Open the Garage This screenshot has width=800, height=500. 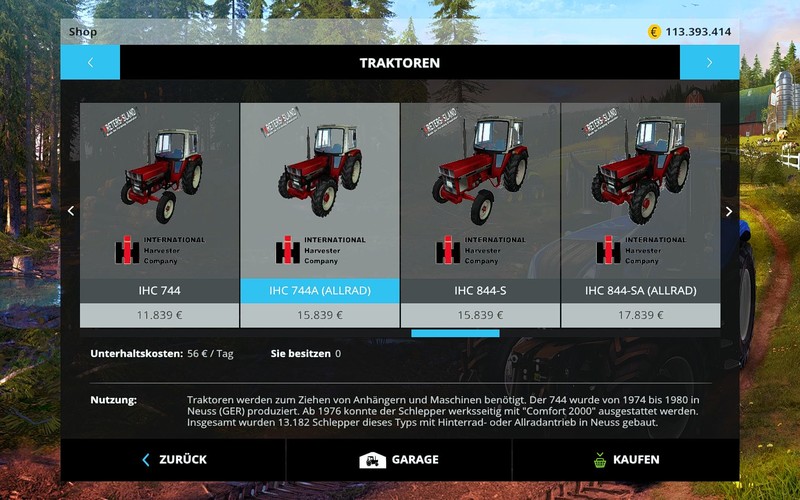coord(399,460)
